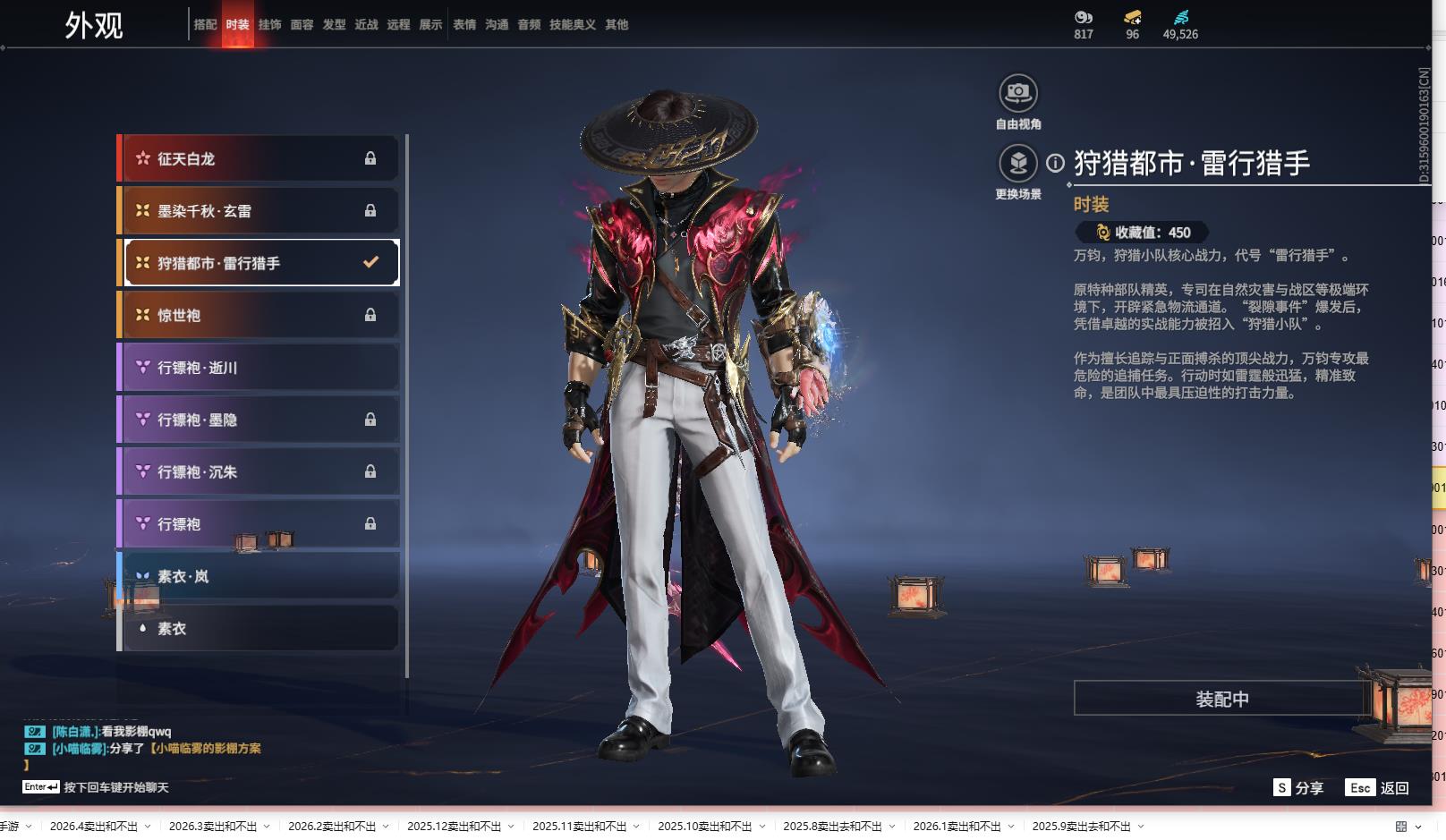Select the 征天白龙 outfit
The image size is (1446, 840).
coord(259,158)
